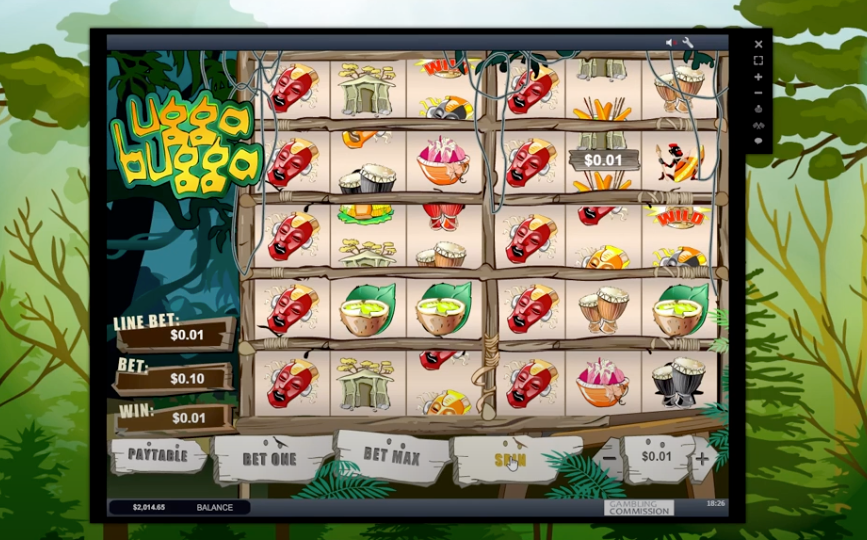The height and width of the screenshot is (540, 867).
Task: Open the Gambling Commission link
Action: (x=639, y=507)
